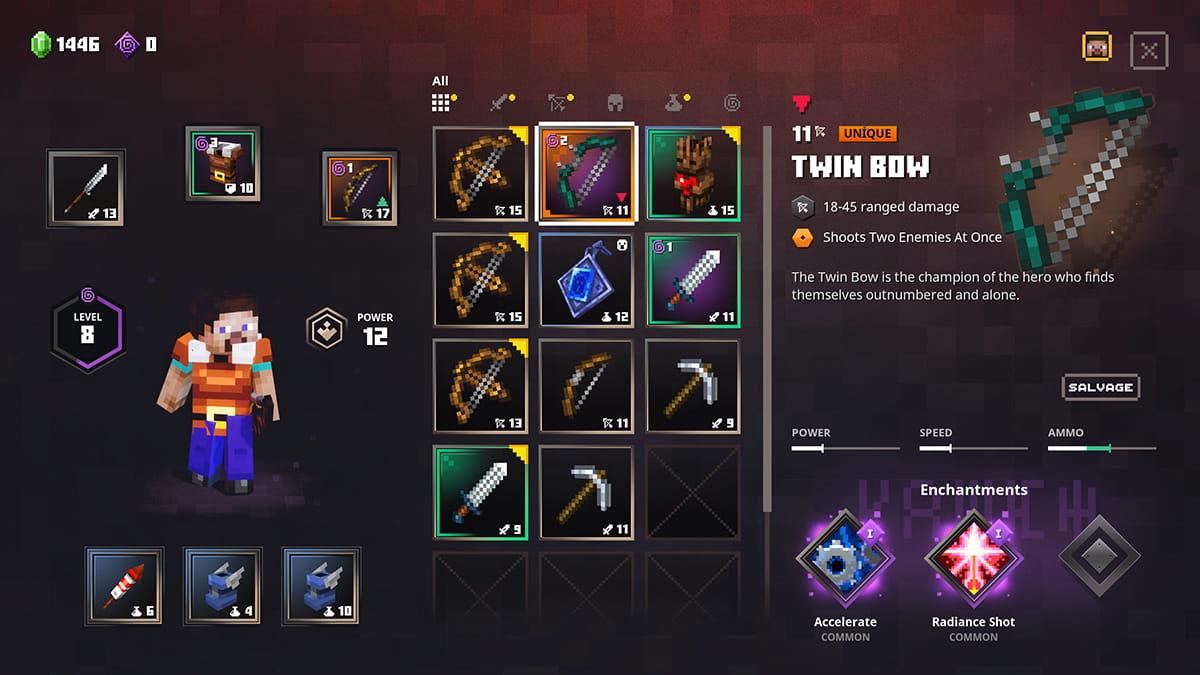
Task: Filter inventory by ranged weapons
Action: coord(557,102)
